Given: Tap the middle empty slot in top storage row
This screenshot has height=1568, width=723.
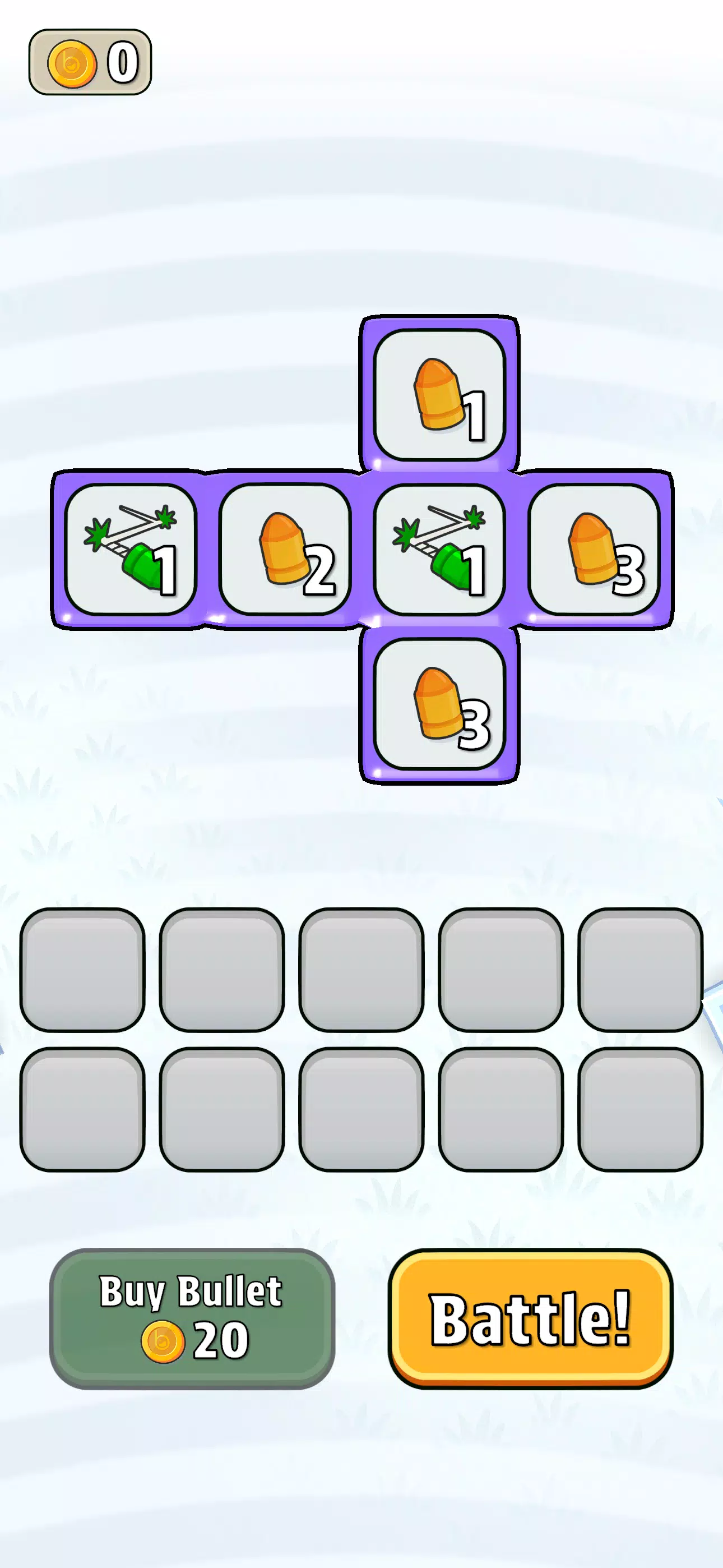Looking at the screenshot, I should click(361, 969).
